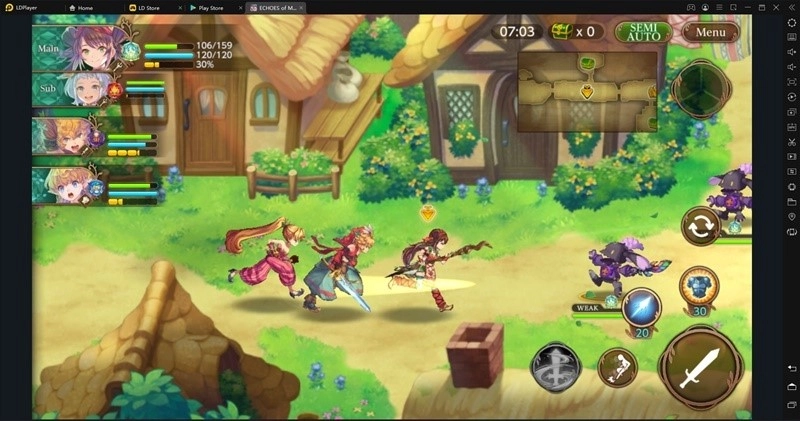This screenshot has width=800, height=421.
Task: Select the orange-haired party member portrait
Action: point(62,136)
